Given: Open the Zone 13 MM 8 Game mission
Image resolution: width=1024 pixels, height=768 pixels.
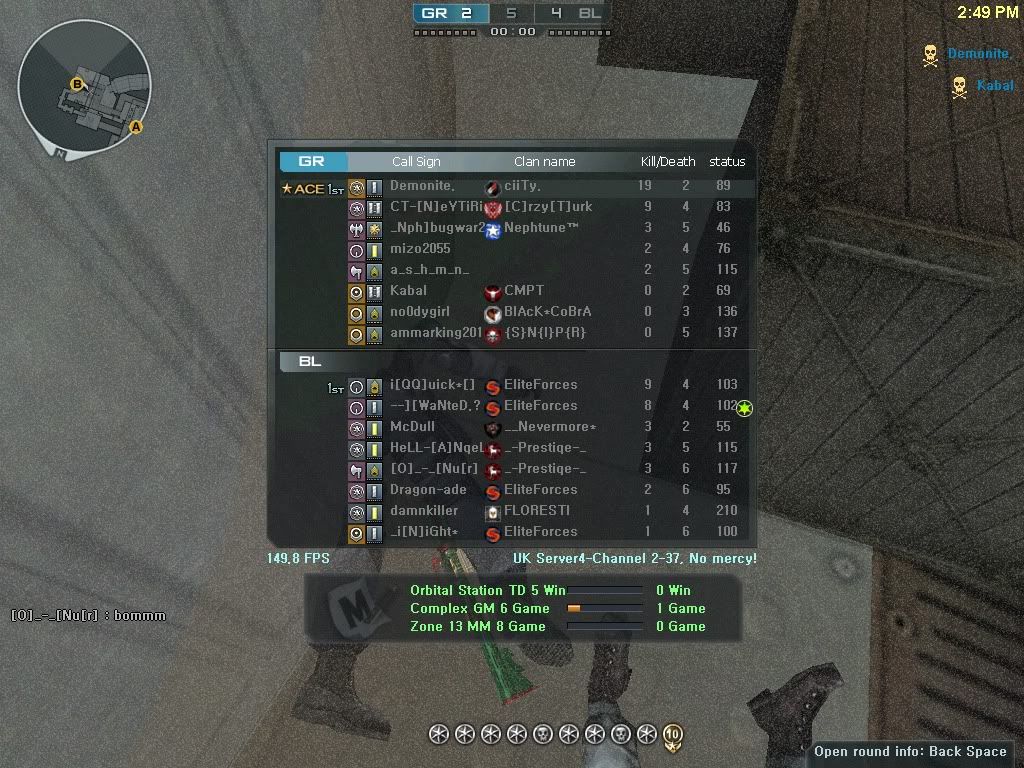Looking at the screenshot, I should pyautogui.click(x=478, y=626).
